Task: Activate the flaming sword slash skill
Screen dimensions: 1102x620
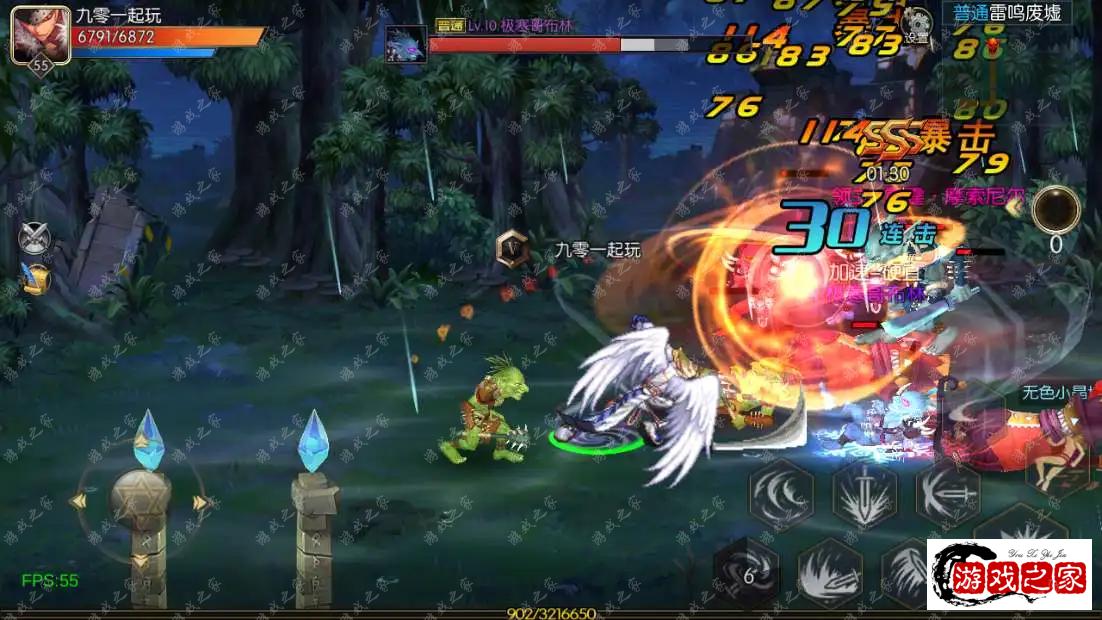Action: (830, 573)
